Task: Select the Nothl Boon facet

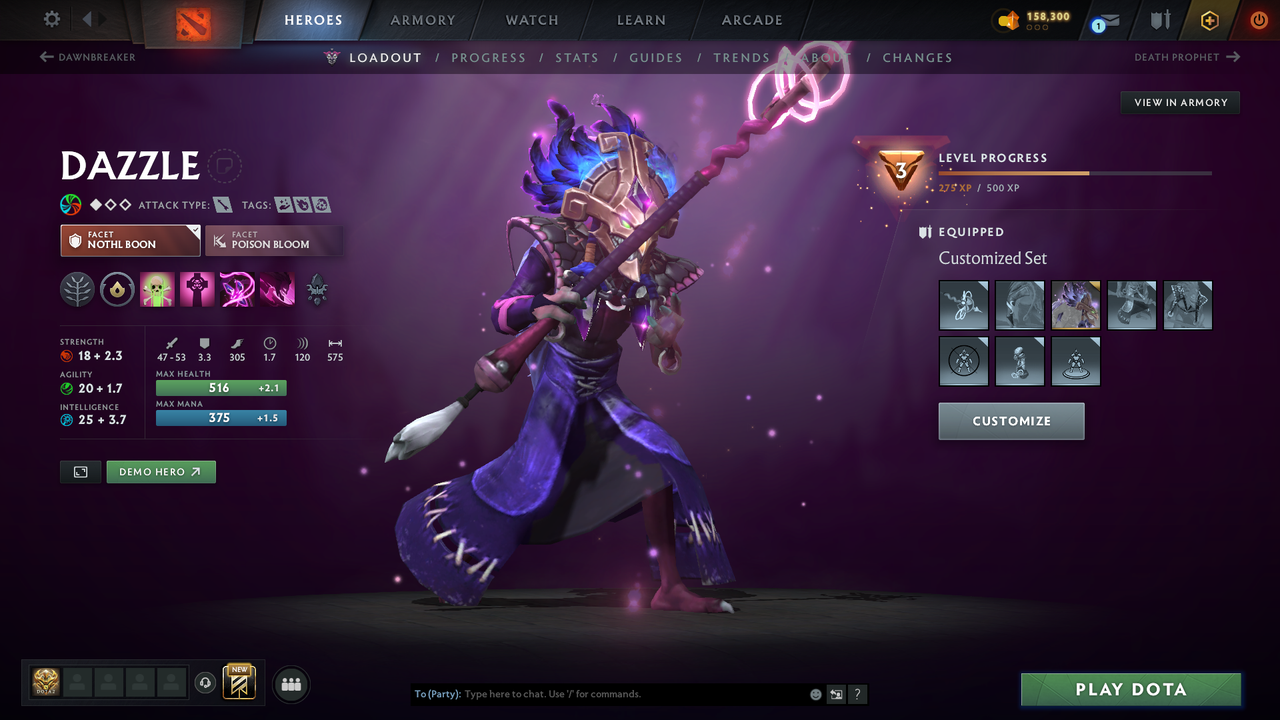Action: pos(130,240)
